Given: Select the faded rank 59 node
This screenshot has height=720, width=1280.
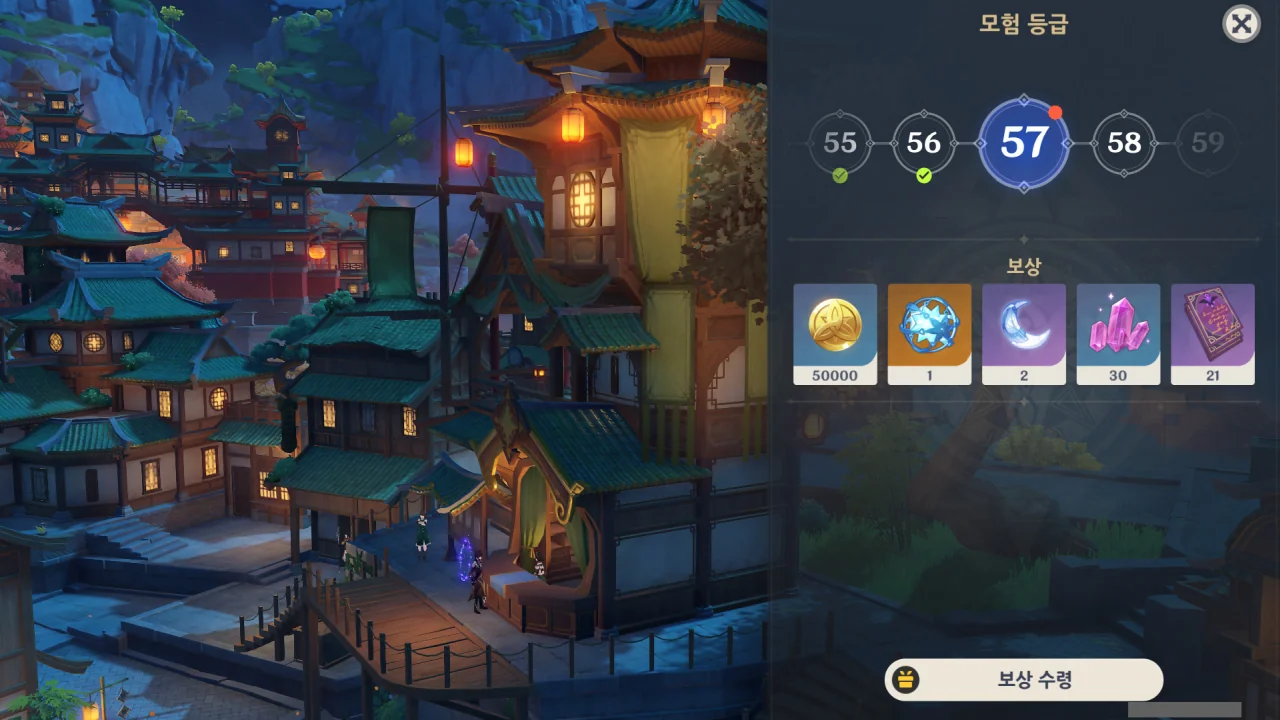Looking at the screenshot, I should tap(1207, 143).
